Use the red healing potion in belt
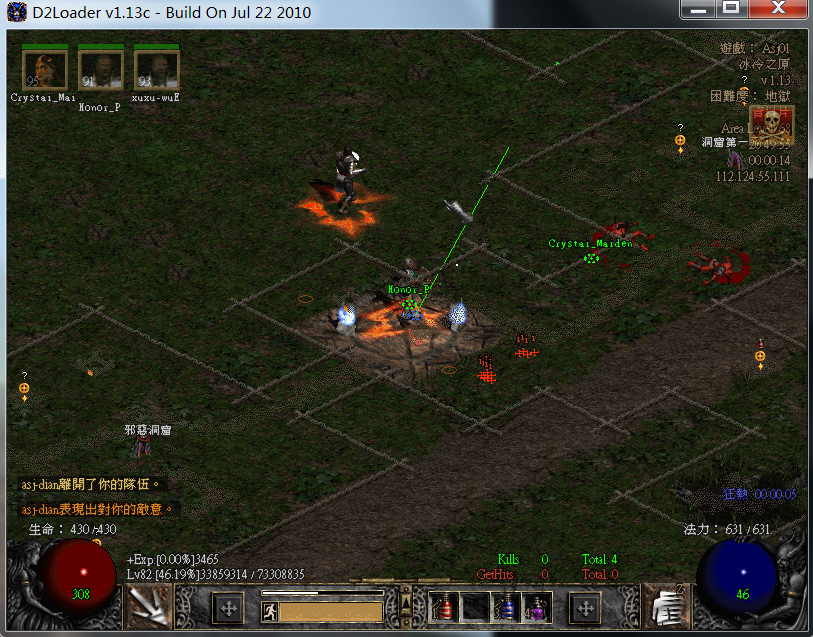This screenshot has height=637, width=813. tap(445, 607)
